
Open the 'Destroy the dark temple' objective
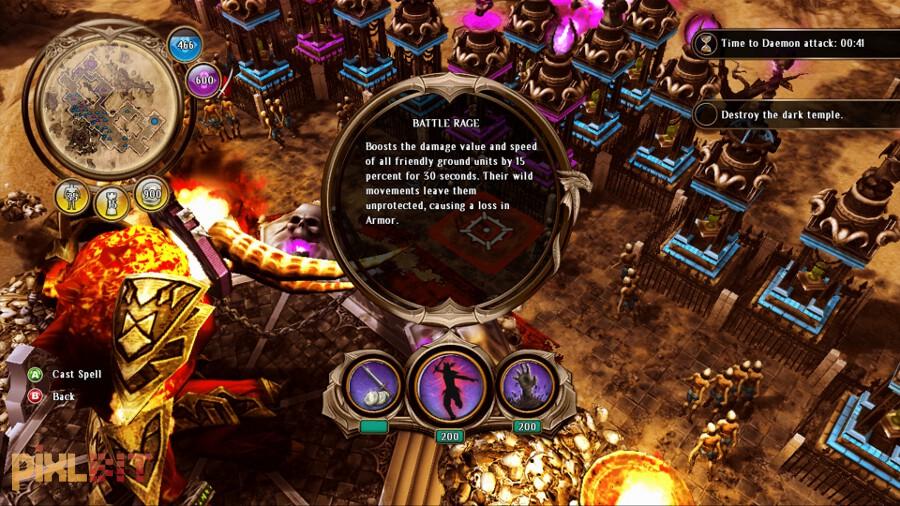[782, 114]
